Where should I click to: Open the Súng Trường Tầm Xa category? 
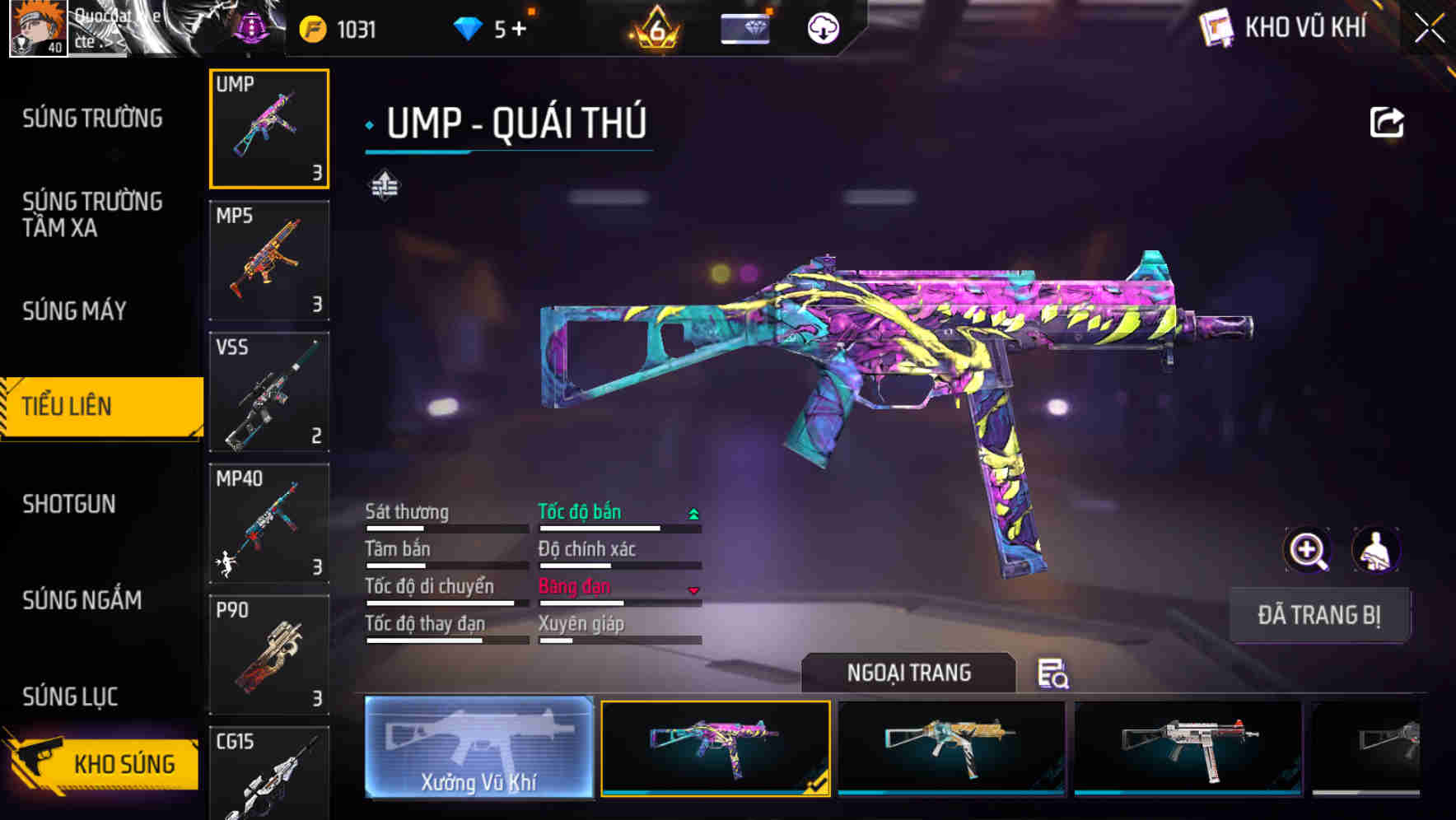pos(92,214)
